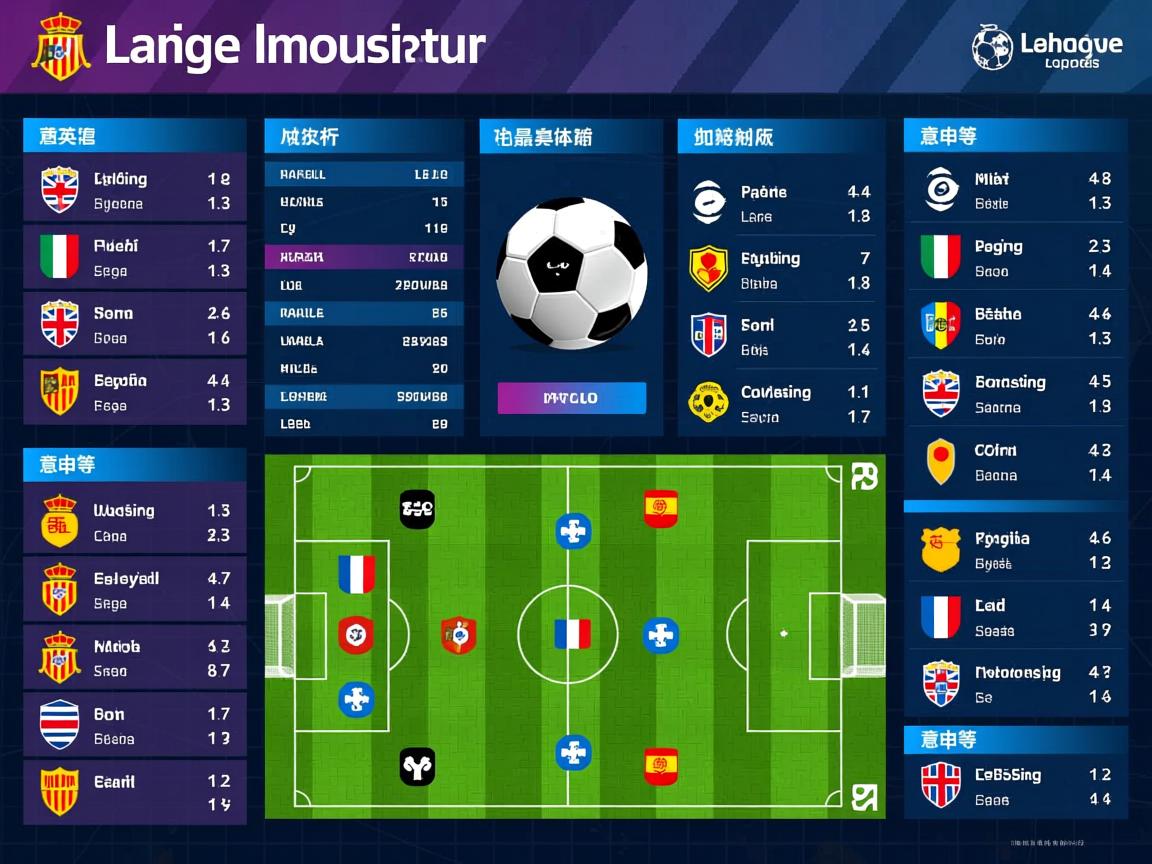This screenshot has width=1152, height=864.
Task: Select the Wuasing team row
Action: 134,522
